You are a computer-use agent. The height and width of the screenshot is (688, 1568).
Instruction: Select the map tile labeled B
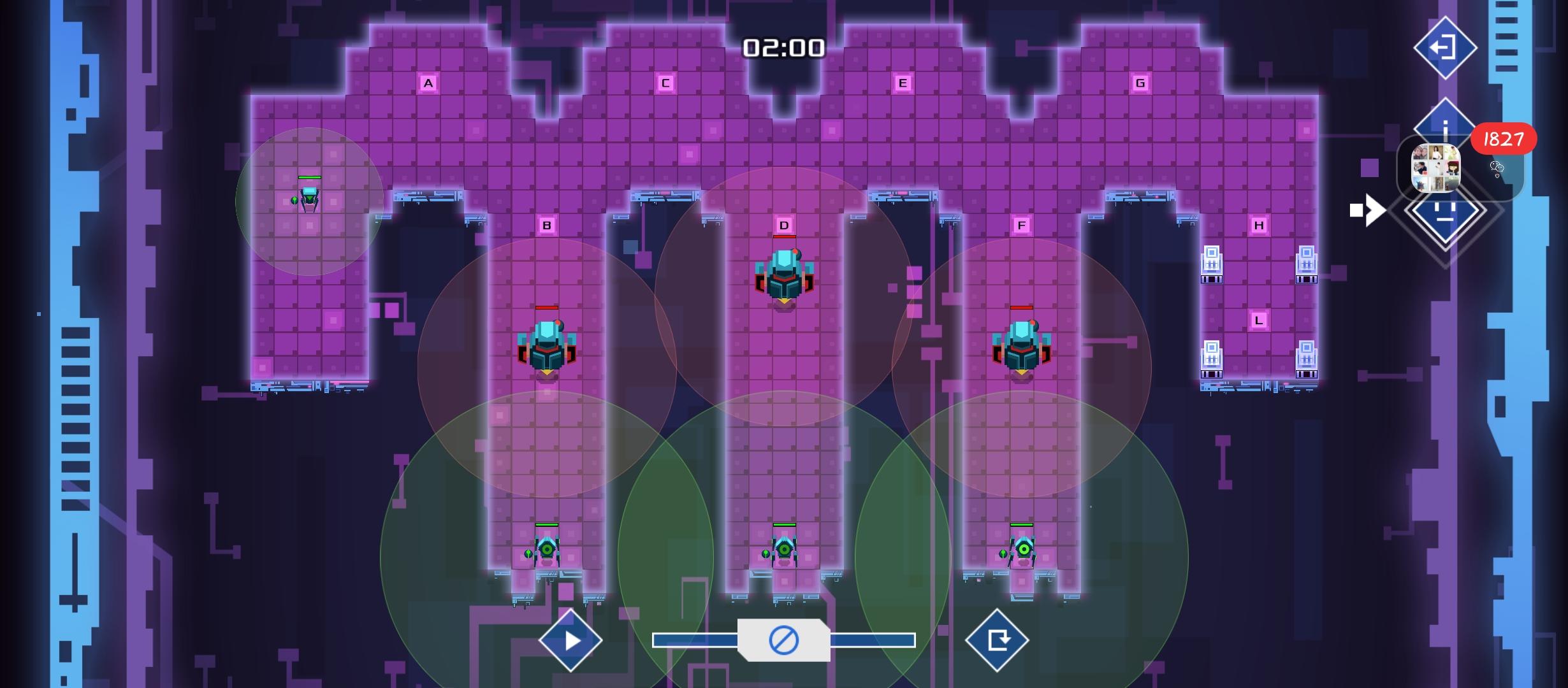tap(546, 224)
